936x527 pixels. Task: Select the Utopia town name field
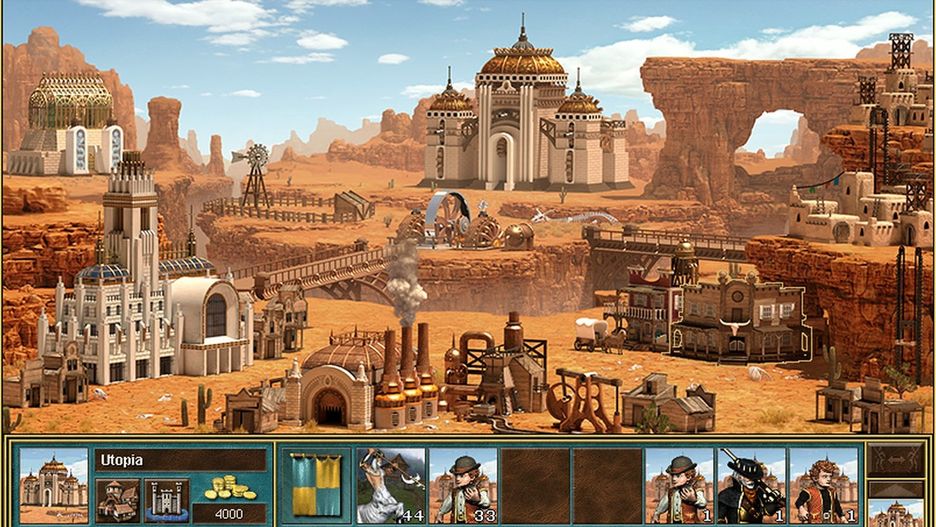point(181,459)
